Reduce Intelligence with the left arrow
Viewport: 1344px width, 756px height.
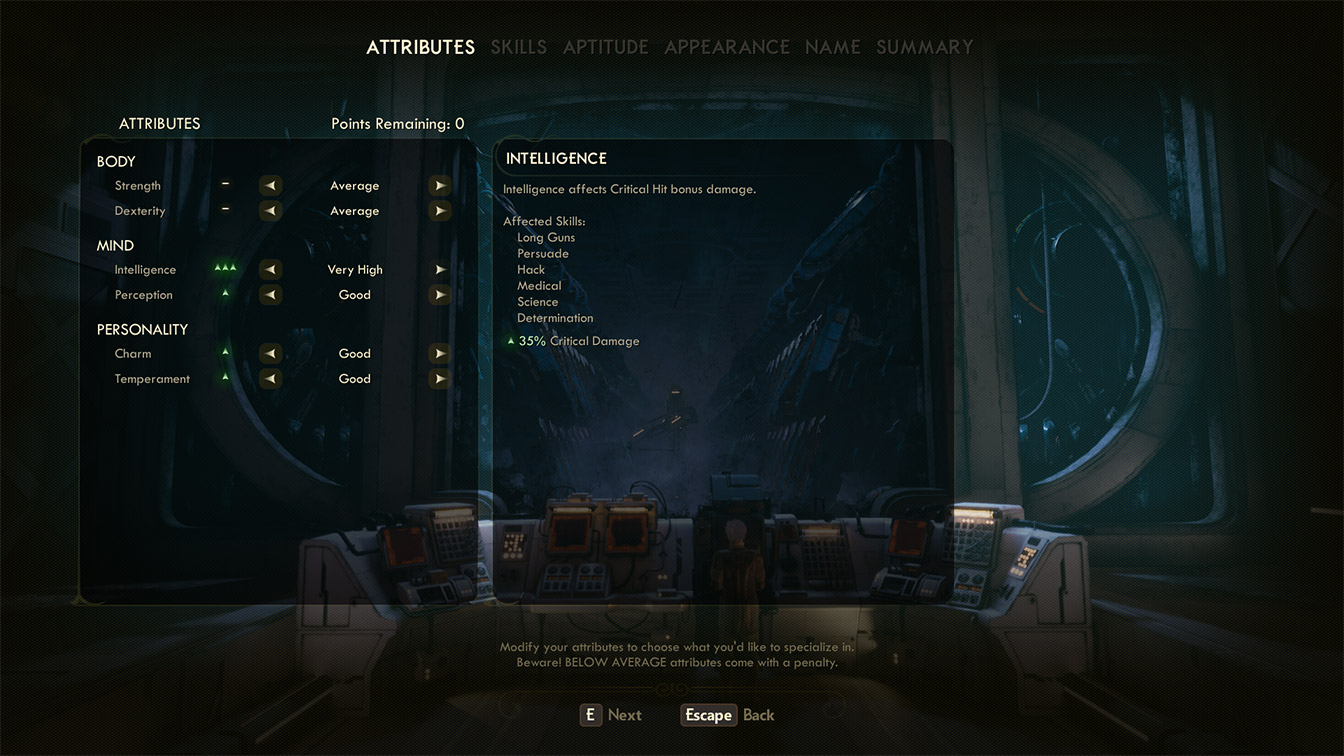click(x=270, y=270)
